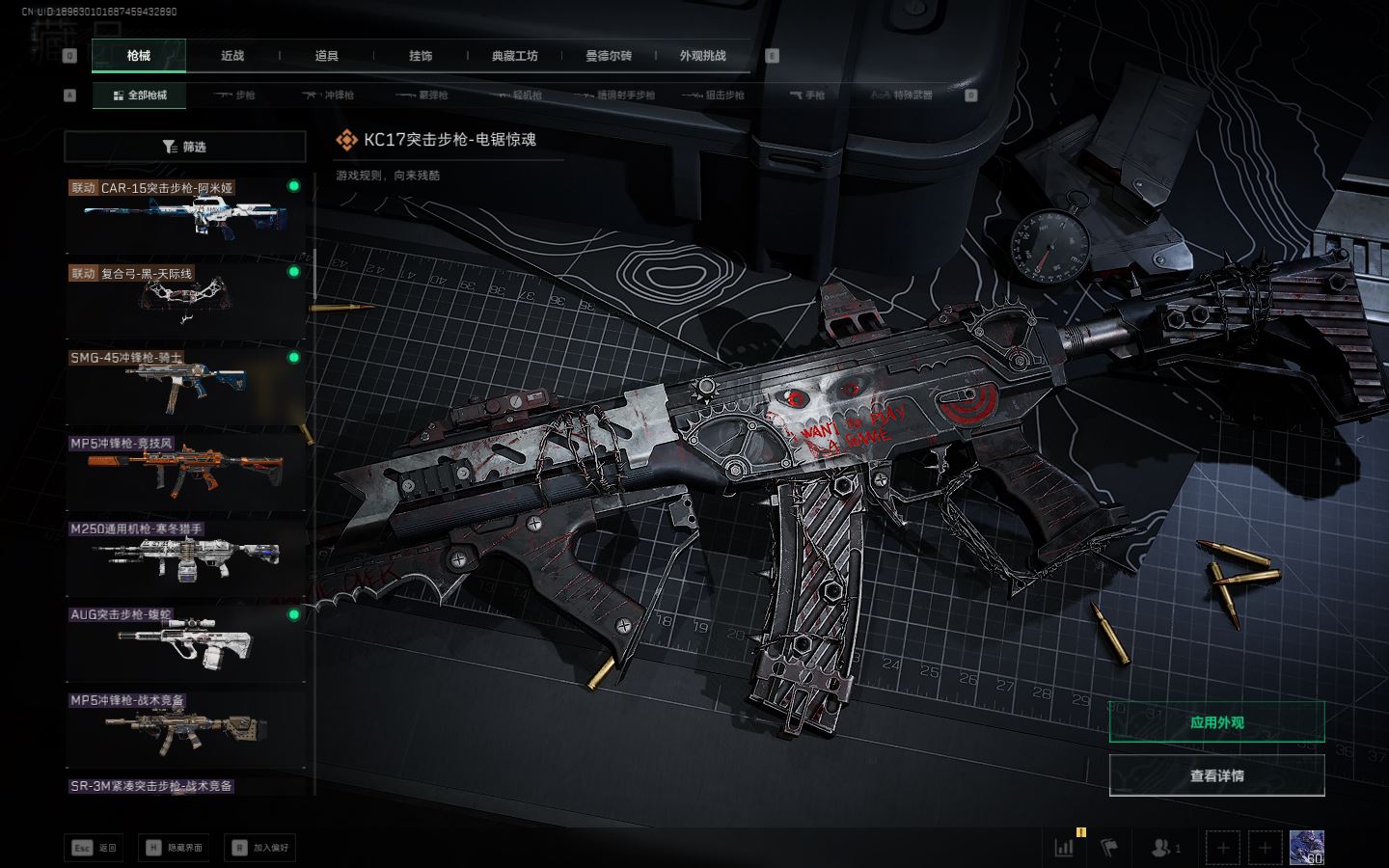Screen dimensions: 1389x868
Task: Switch to the 近战 melee tab
Action: [232, 56]
